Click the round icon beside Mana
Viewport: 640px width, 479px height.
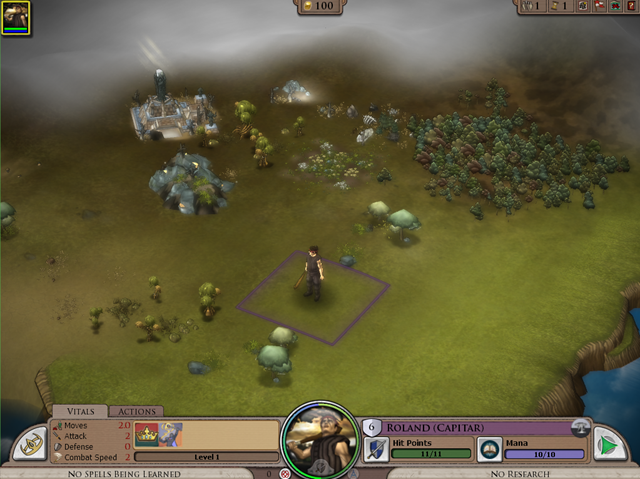[x=488, y=448]
